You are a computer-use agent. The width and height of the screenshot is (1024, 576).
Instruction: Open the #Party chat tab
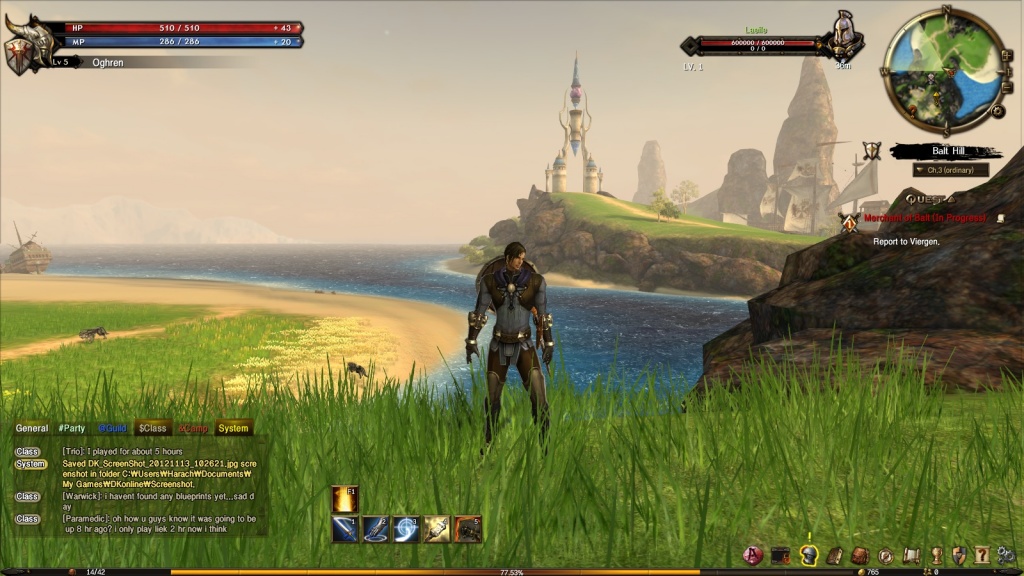pyautogui.click(x=72, y=428)
